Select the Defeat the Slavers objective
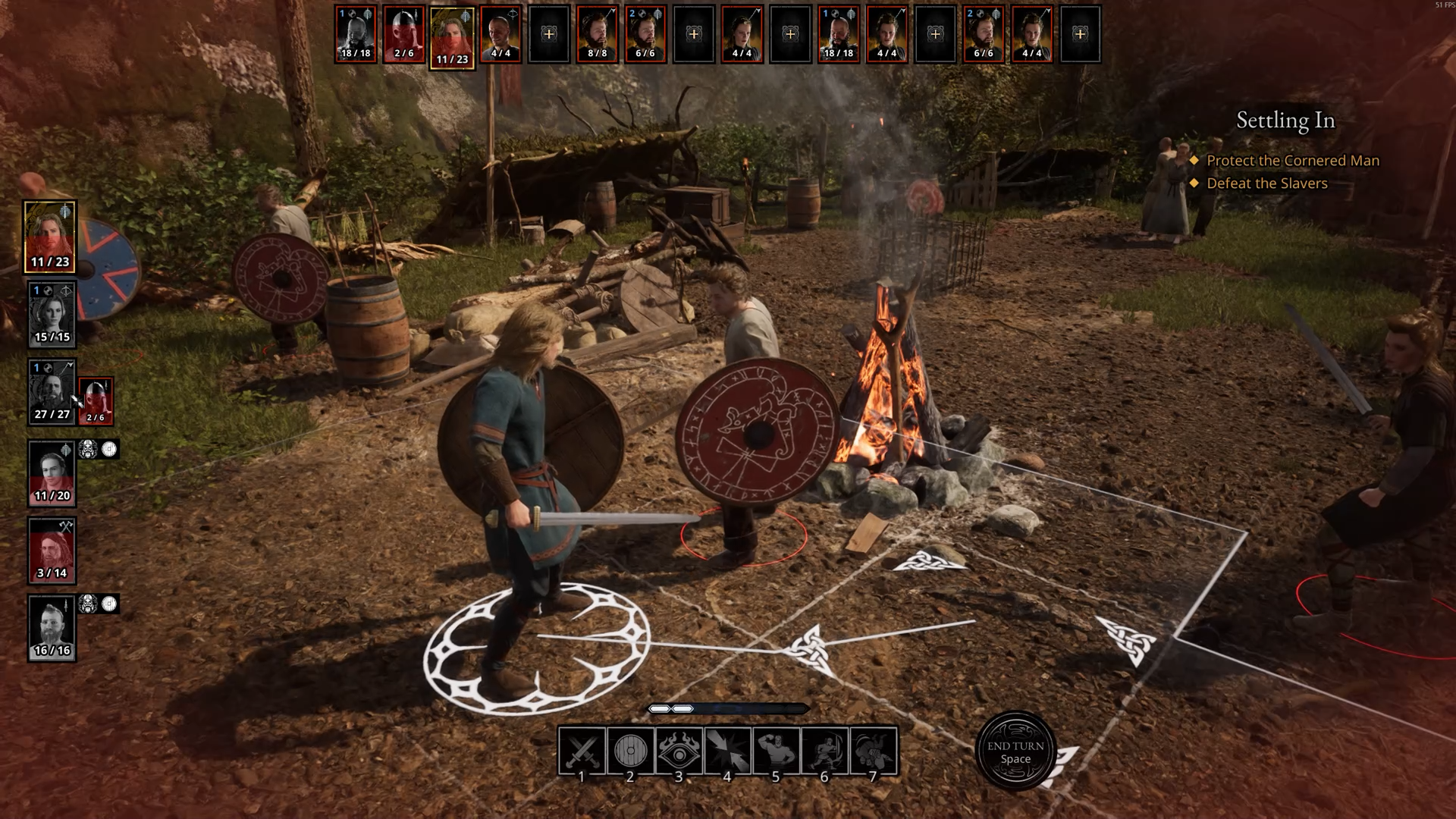1456x819 pixels. (x=1266, y=184)
